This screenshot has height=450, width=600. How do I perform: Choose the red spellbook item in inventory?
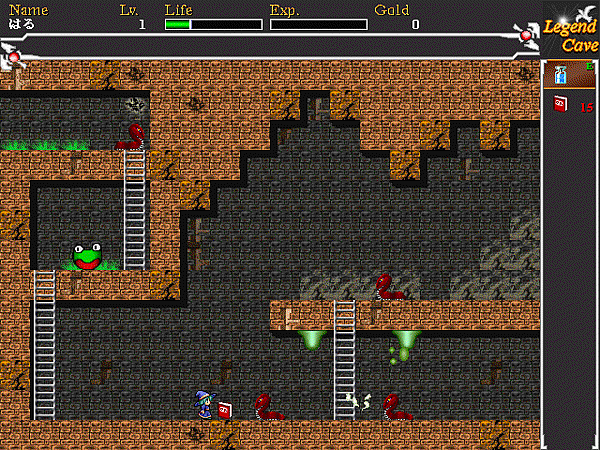(x=560, y=104)
